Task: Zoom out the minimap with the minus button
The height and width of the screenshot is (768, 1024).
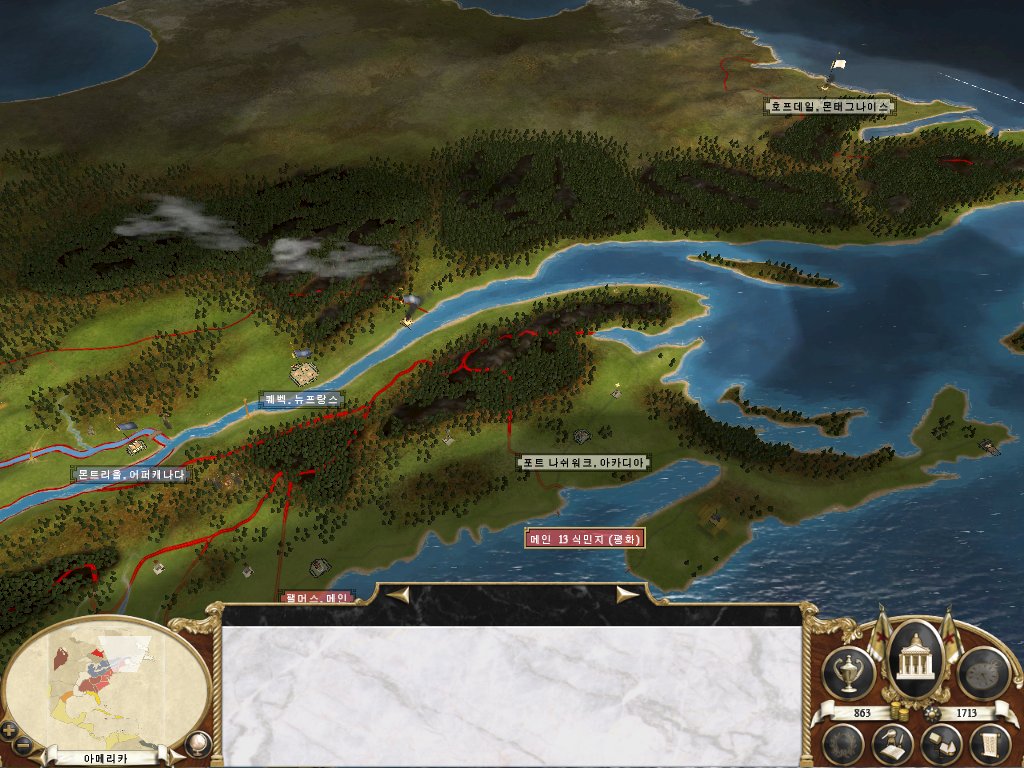Action: point(24,744)
